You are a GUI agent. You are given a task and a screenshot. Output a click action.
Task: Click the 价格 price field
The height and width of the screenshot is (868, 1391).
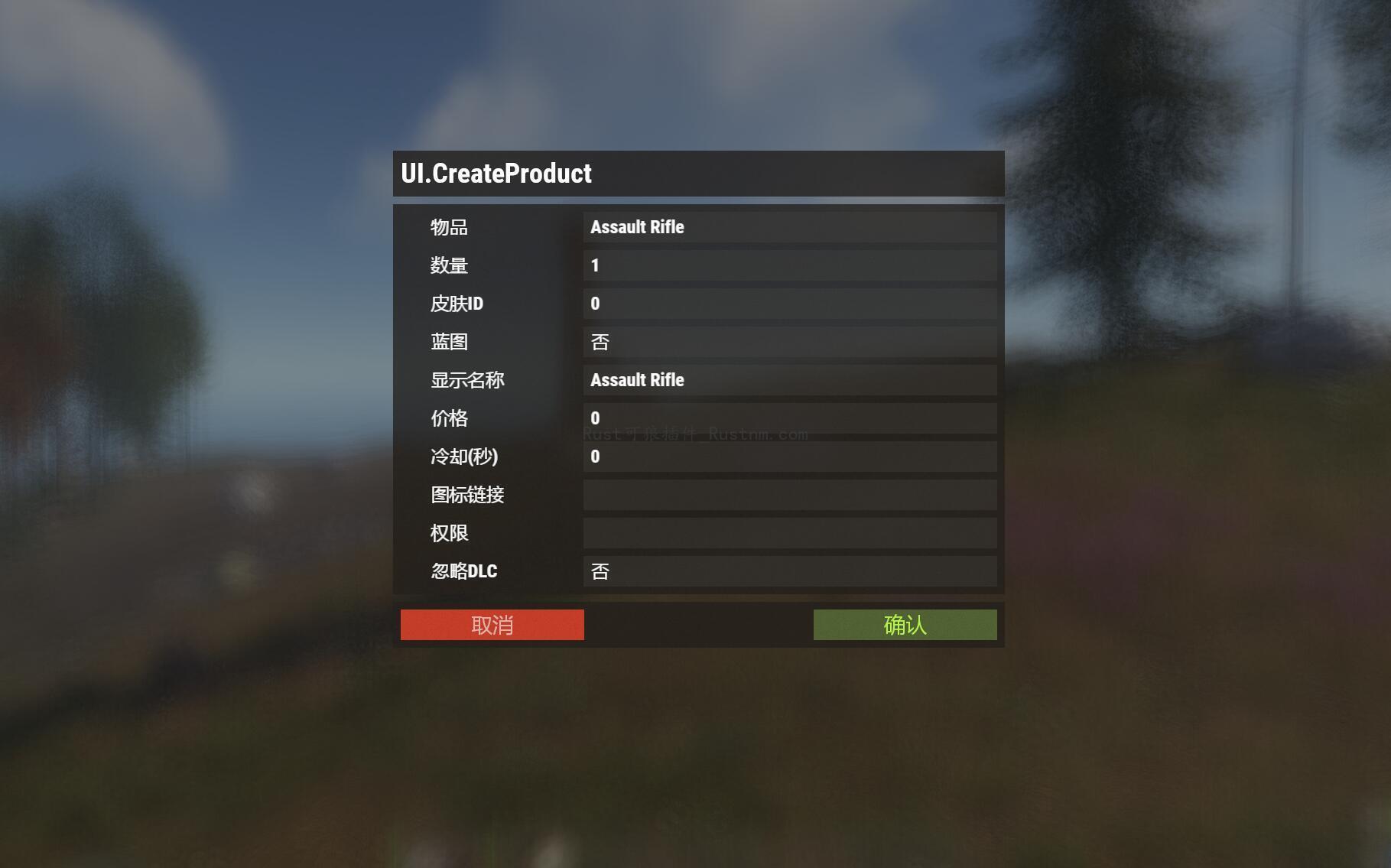click(x=791, y=418)
